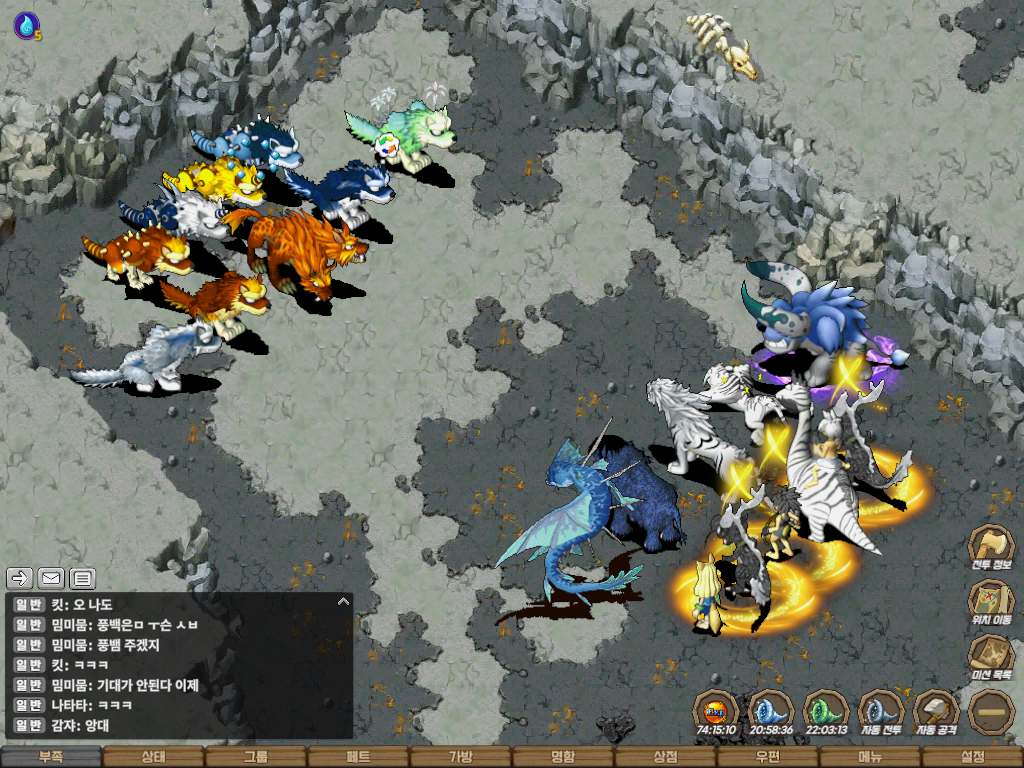The image size is (1024, 768).
Task: Open 전투 정보 battle info axe icon
Action: coord(992,546)
